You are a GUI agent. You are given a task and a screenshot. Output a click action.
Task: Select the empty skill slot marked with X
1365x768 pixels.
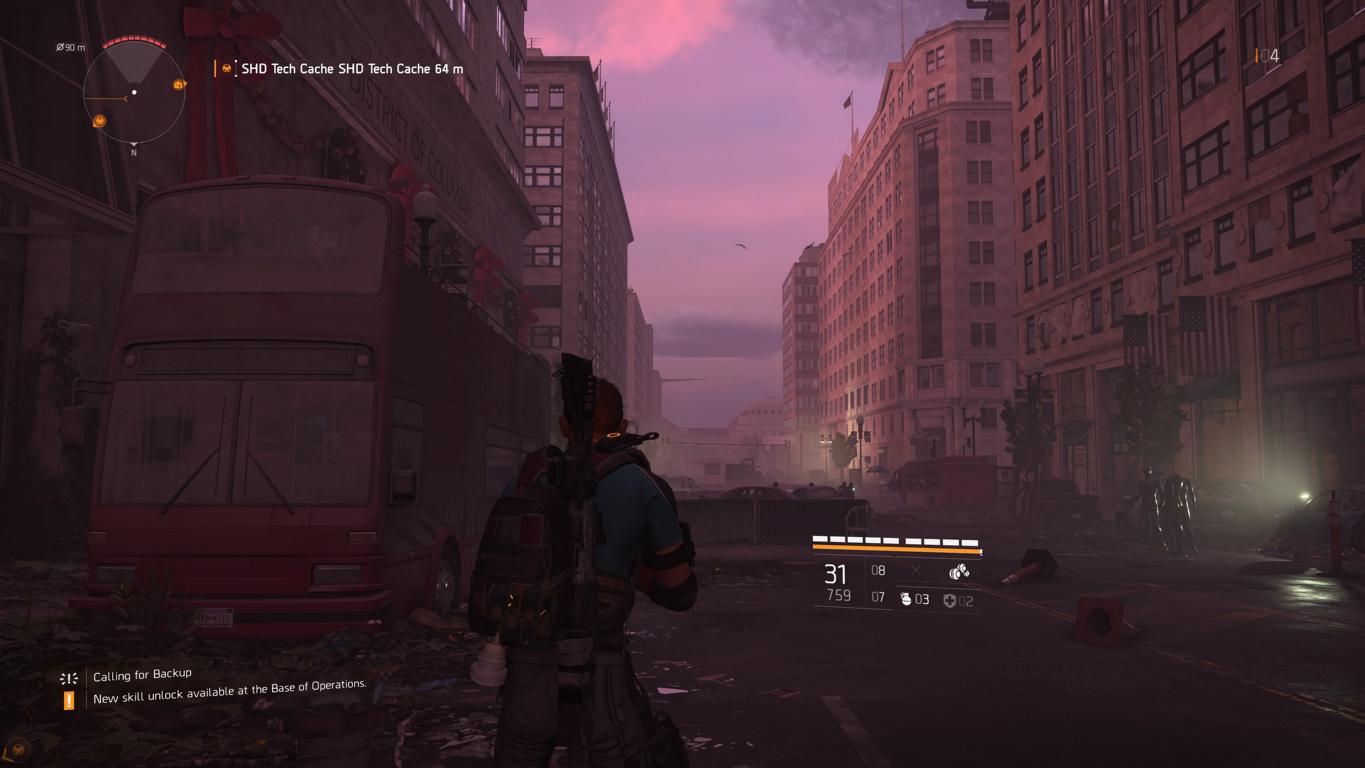916,571
